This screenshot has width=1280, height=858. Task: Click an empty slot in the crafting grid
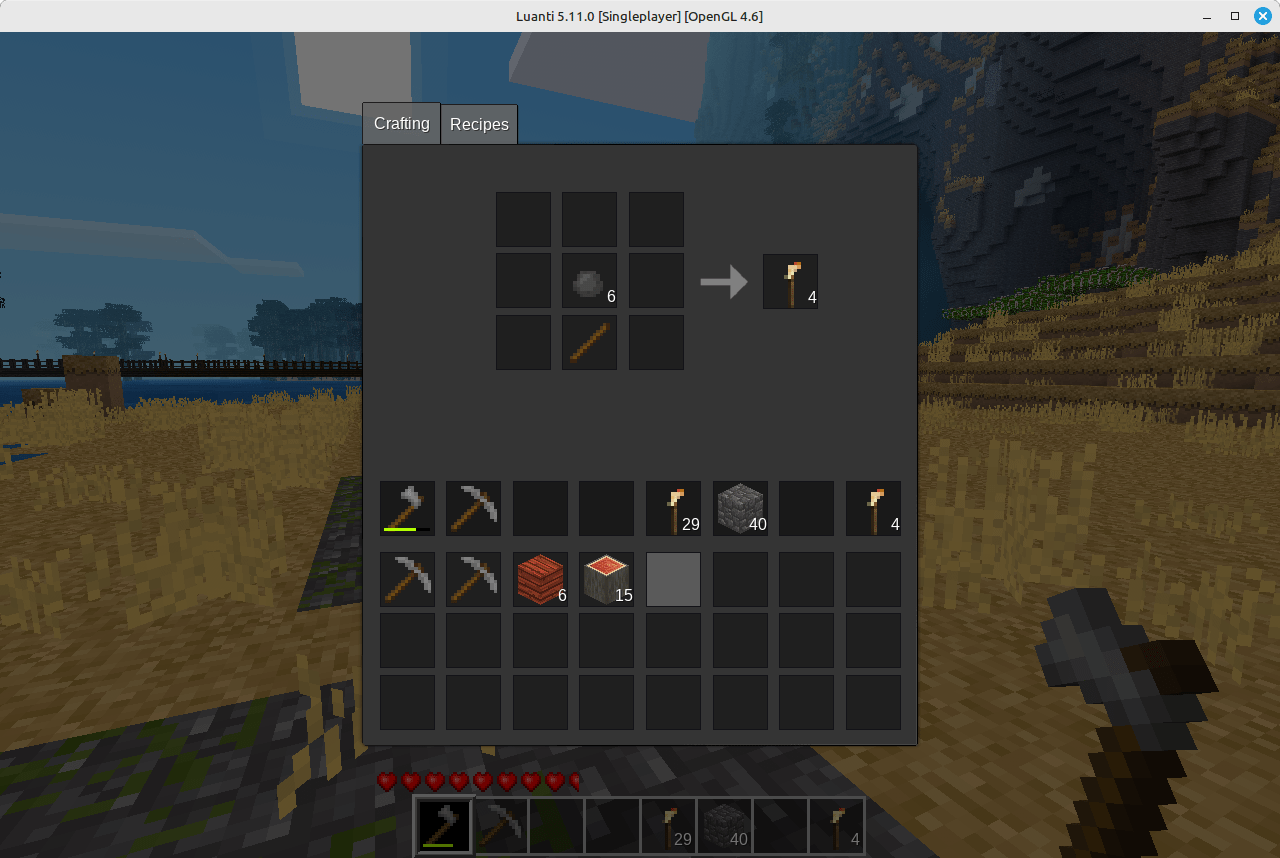(523, 219)
